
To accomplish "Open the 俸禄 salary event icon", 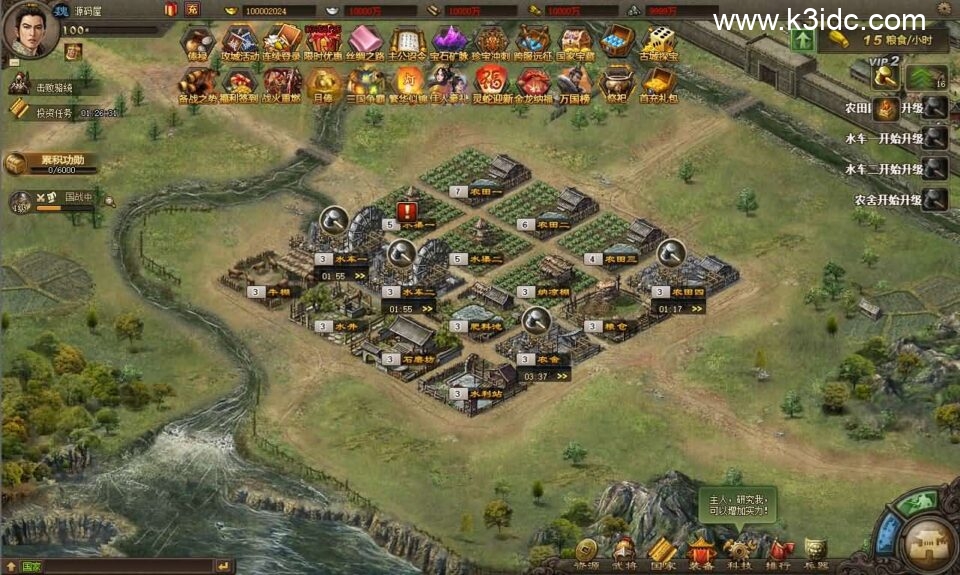I will coord(196,44).
